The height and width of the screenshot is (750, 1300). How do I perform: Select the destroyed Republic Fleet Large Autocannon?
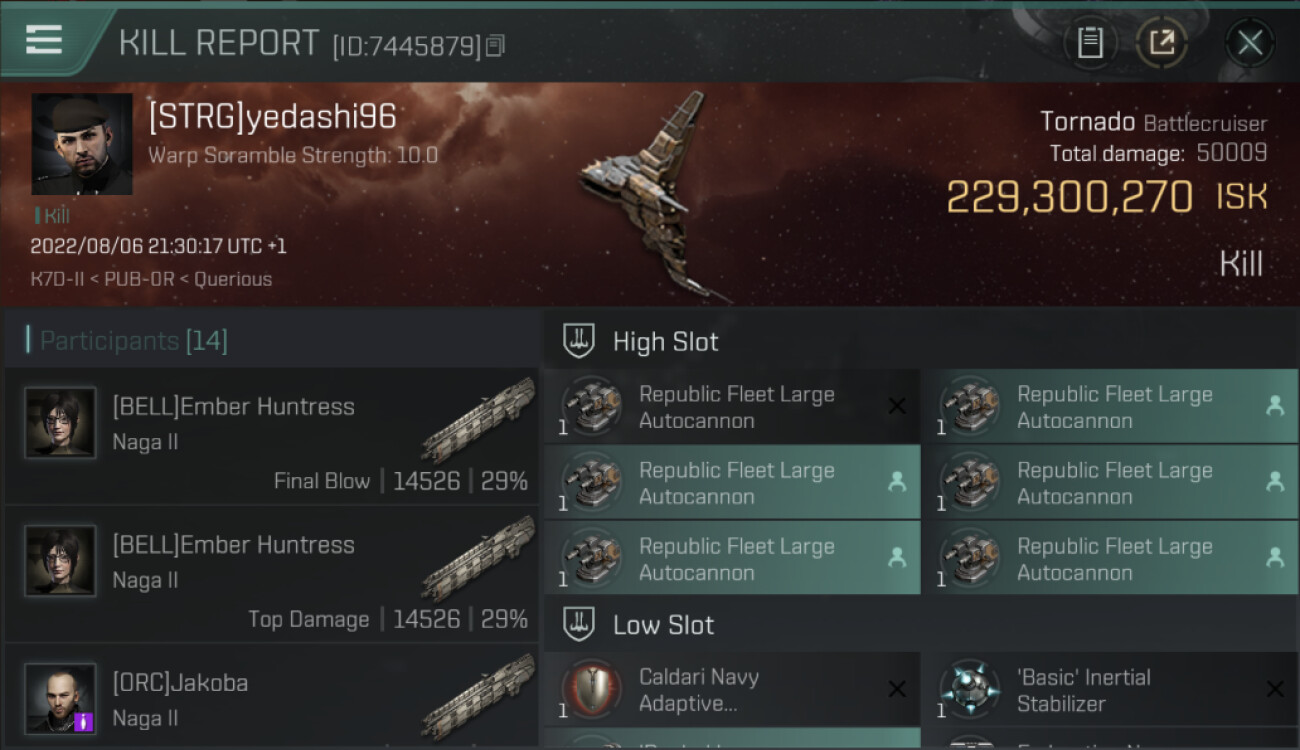tap(732, 407)
